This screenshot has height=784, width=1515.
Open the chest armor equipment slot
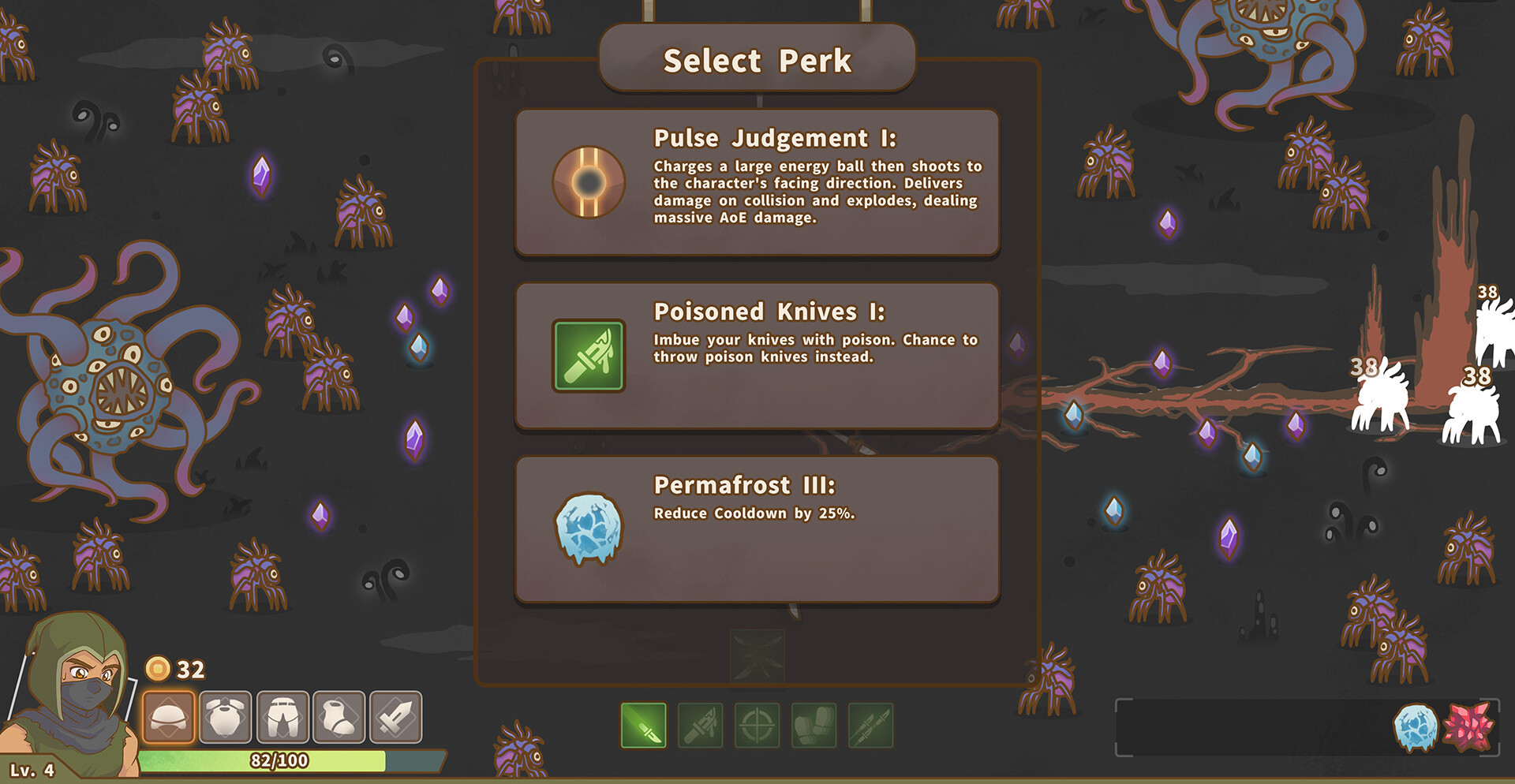(226, 717)
